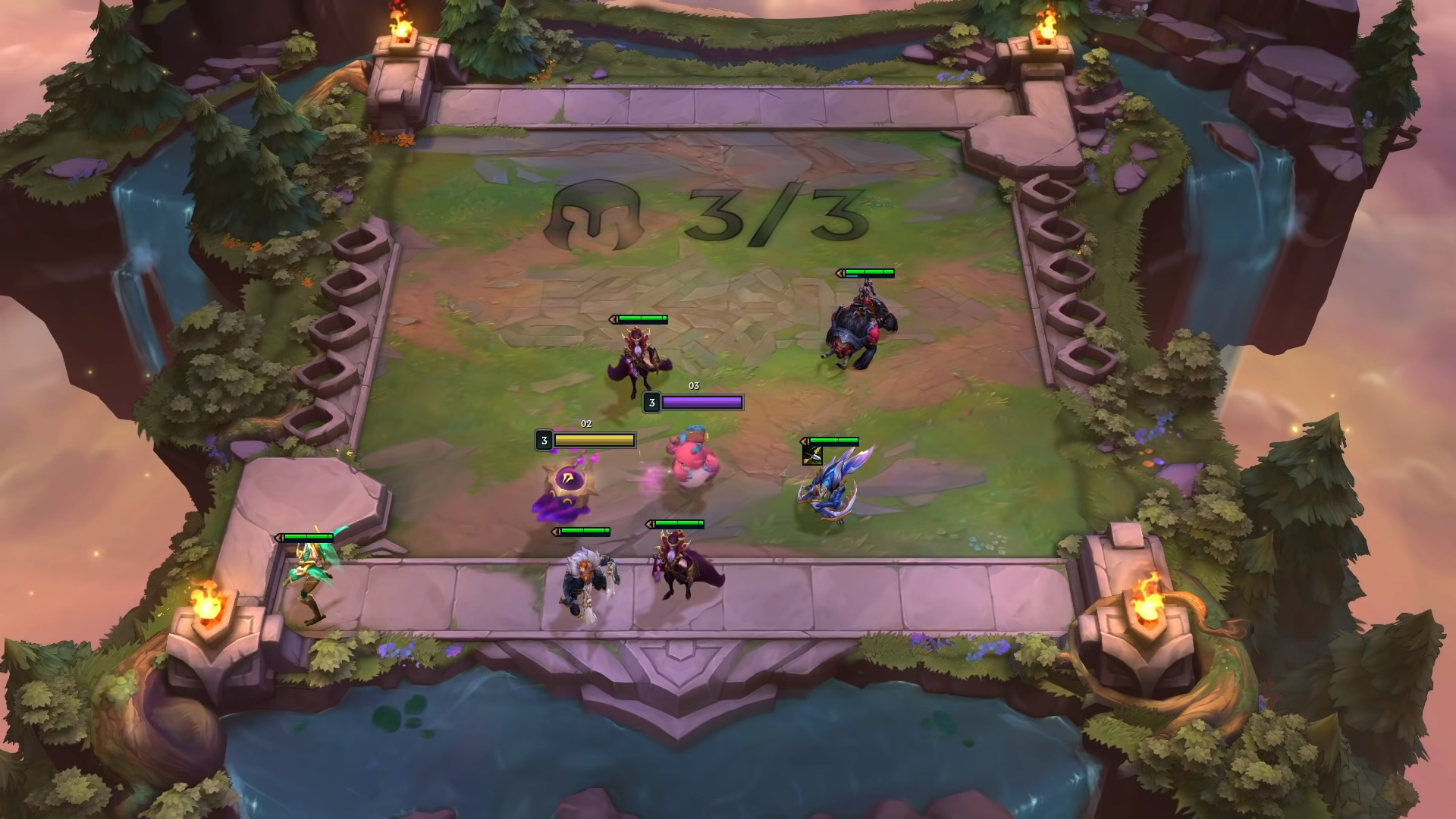Click the 3-star badge beside the gold cast bar

543,439
